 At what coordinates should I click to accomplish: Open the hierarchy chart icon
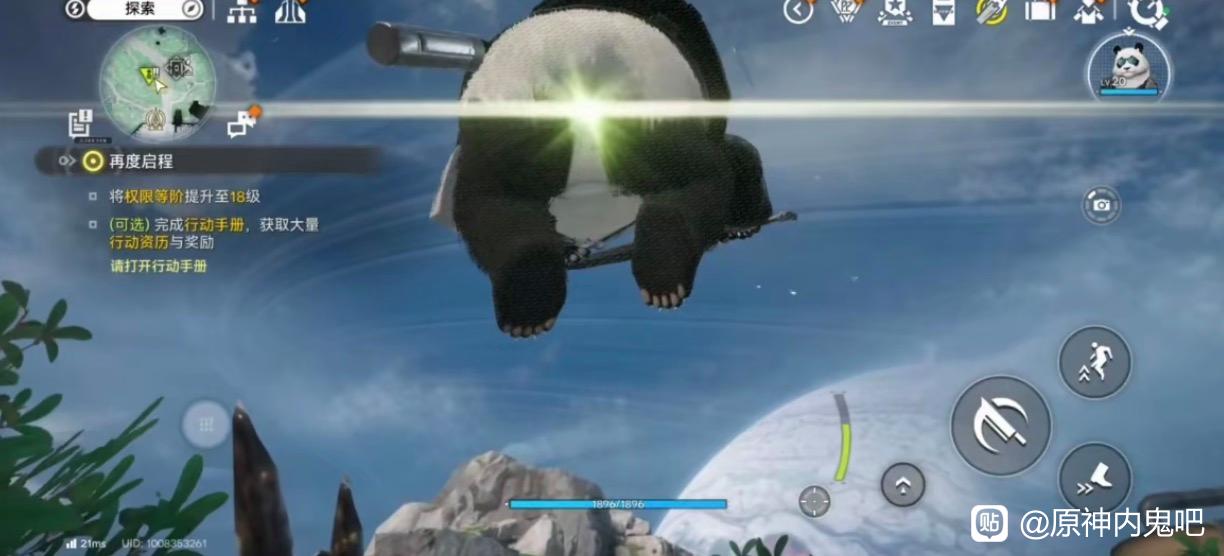click(x=242, y=12)
